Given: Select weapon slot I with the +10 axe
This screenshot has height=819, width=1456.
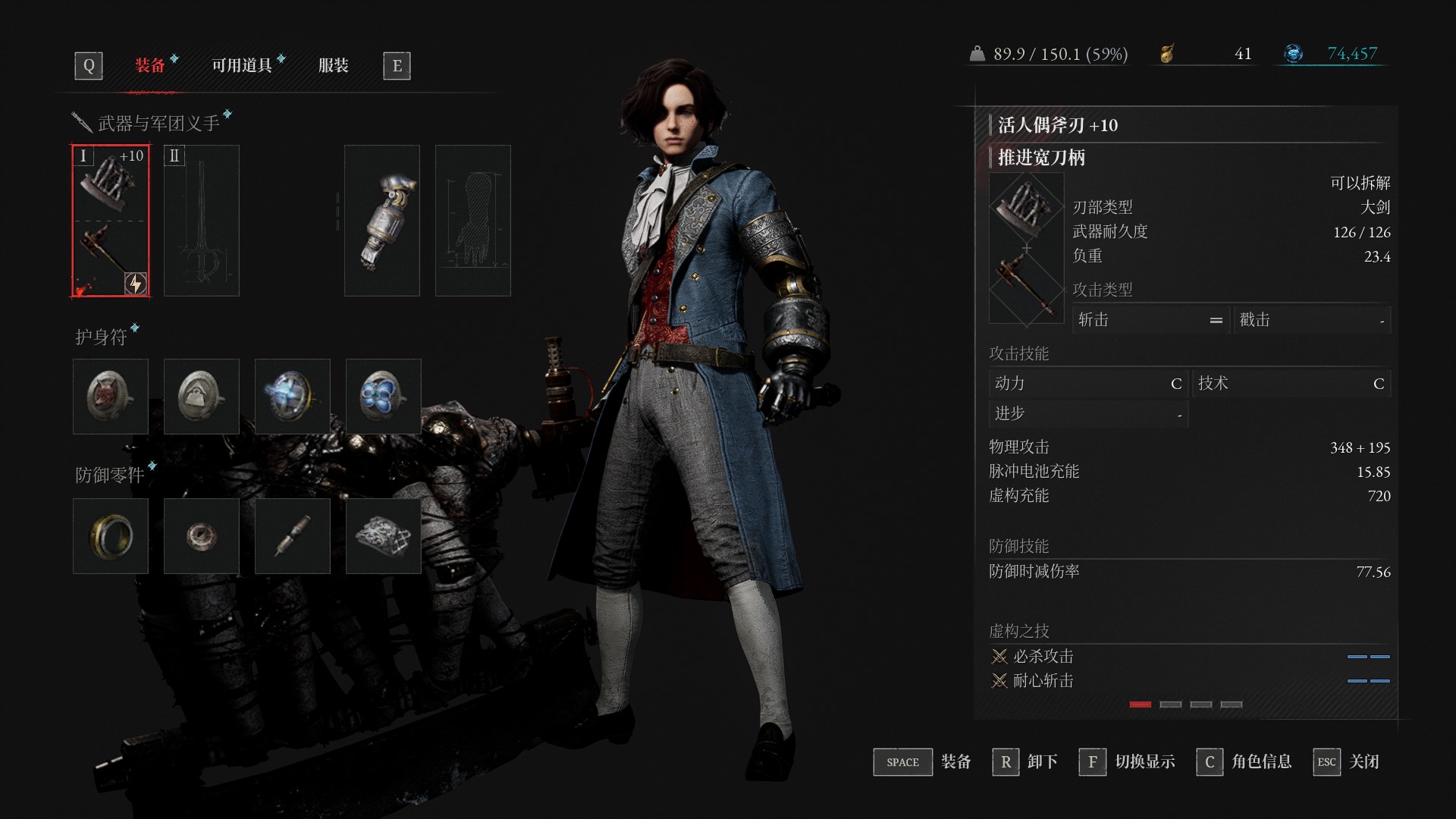Looking at the screenshot, I should point(111,221).
